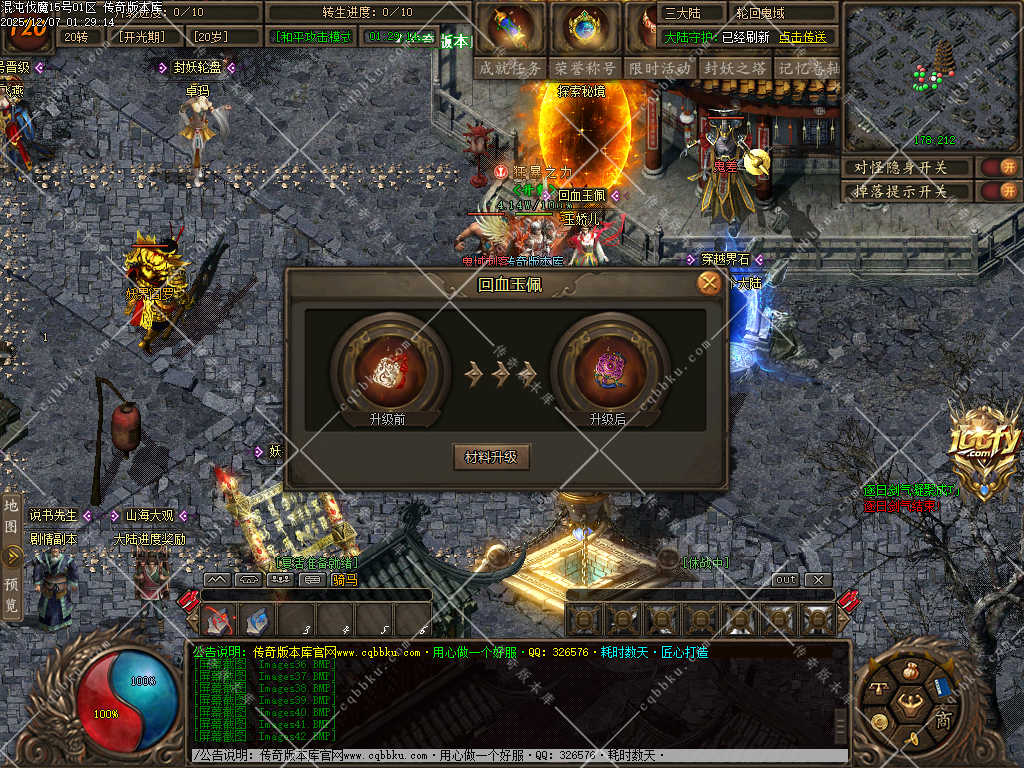Click the small 'out' button above skill bar
The height and width of the screenshot is (768, 1024).
pos(786,580)
